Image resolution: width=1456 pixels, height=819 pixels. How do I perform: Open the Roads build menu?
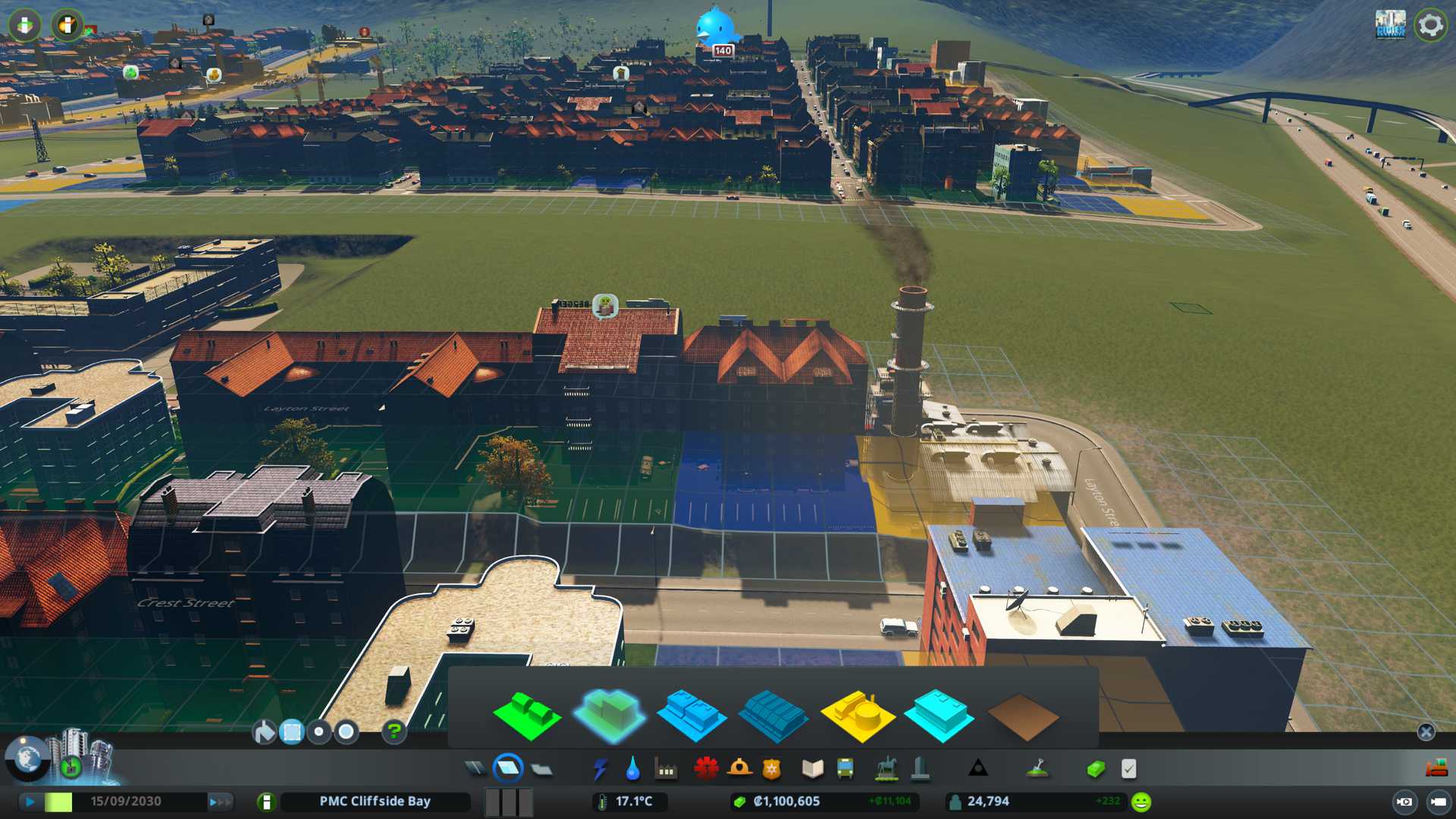coord(475,769)
